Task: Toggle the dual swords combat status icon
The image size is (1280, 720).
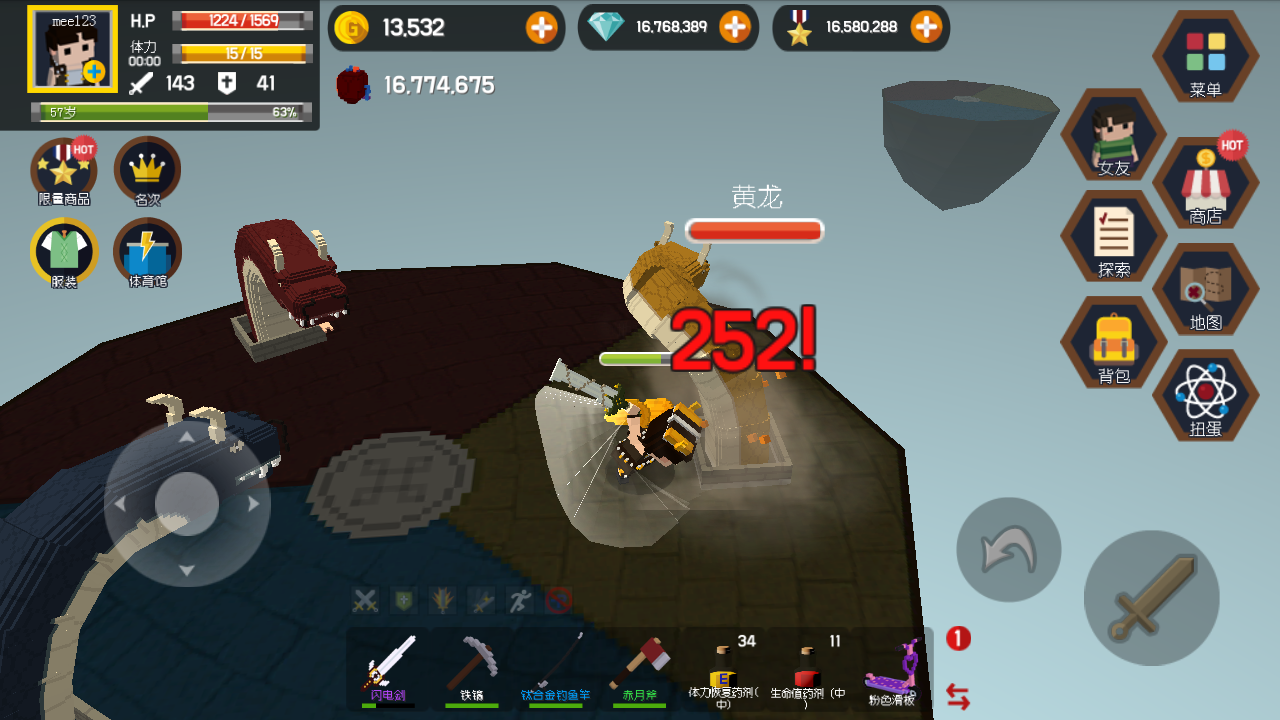Action: 364,600
